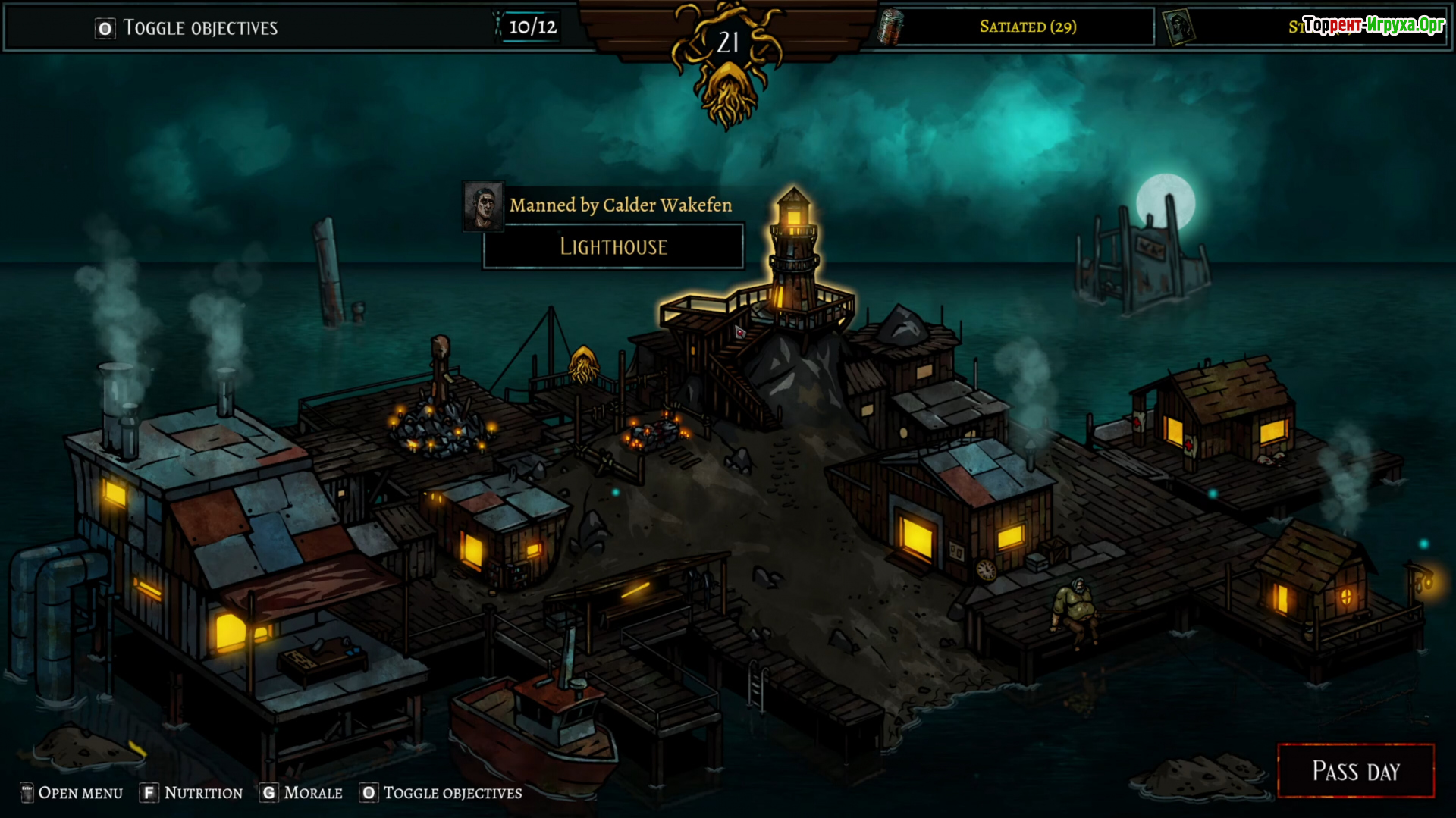Image resolution: width=1456 pixels, height=818 pixels.
Task: Open the Satiated nutrition status panel
Action: [1027, 27]
